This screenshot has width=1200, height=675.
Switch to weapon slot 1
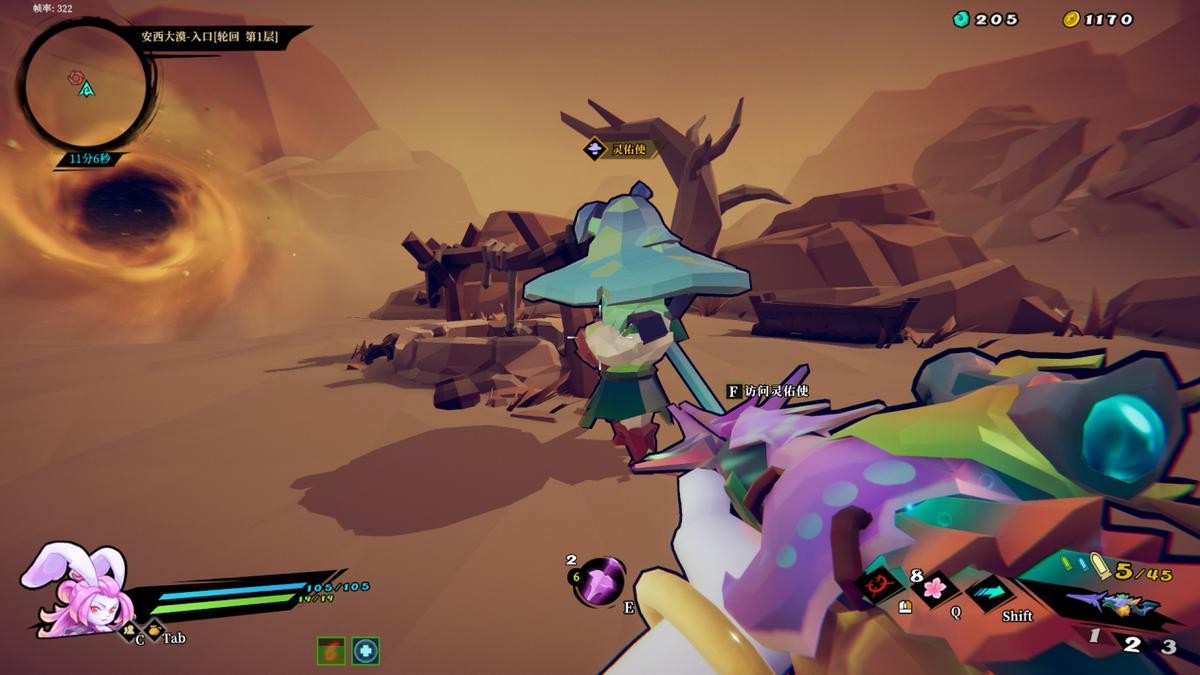coord(1095,637)
